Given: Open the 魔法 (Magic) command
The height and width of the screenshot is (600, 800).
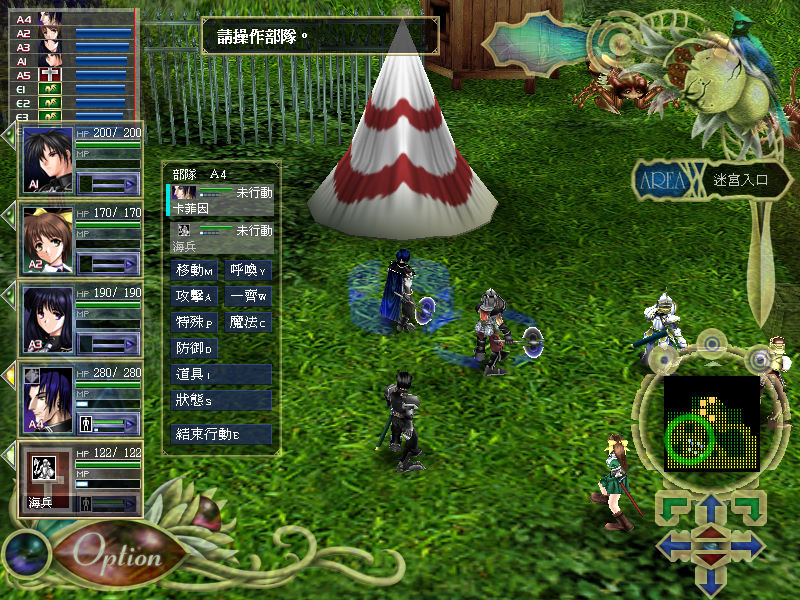Looking at the screenshot, I should coord(249,323).
